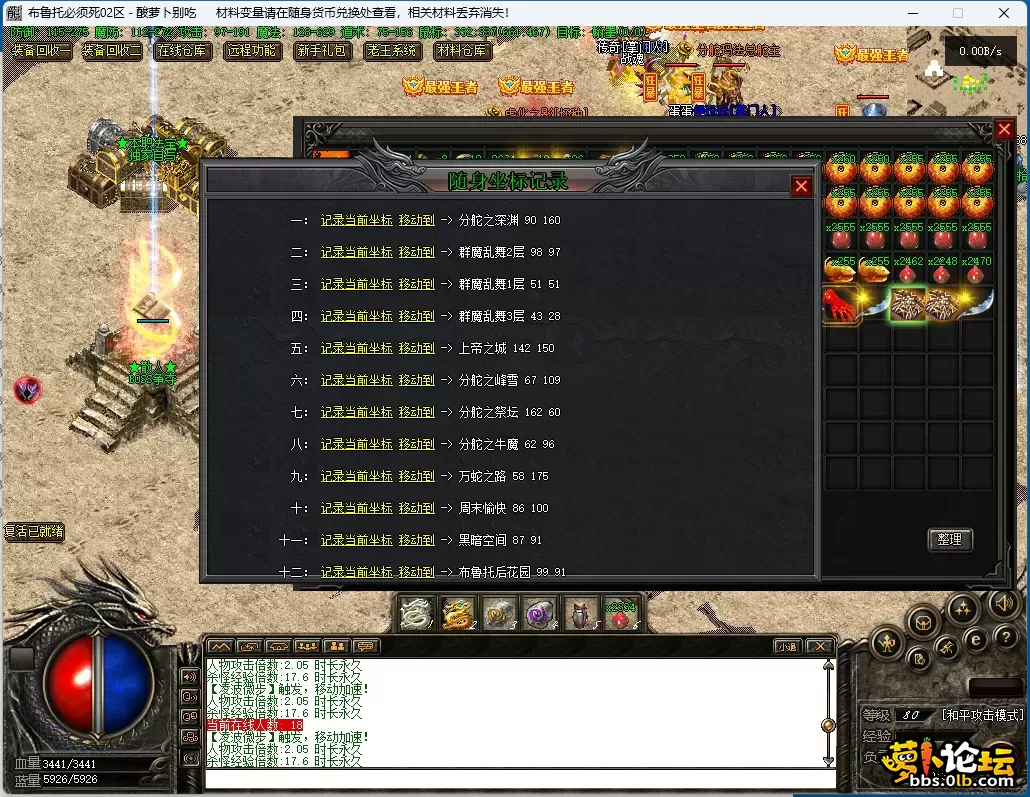This screenshot has height=797, width=1030.
Task: Select the red claw item in the bag
Action: (841, 304)
